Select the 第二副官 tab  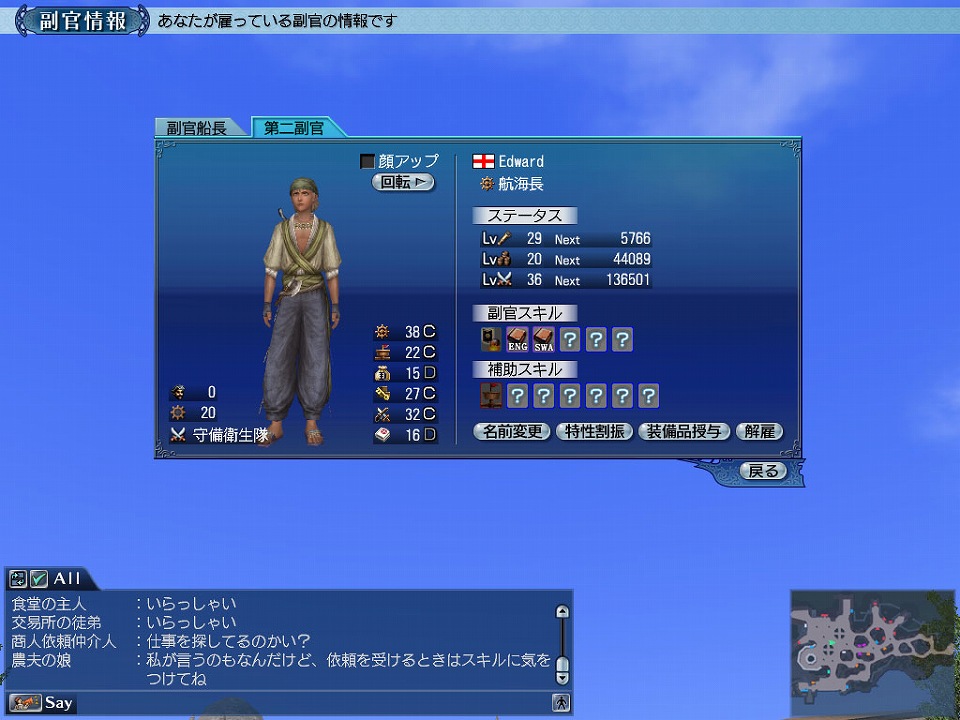coord(294,128)
